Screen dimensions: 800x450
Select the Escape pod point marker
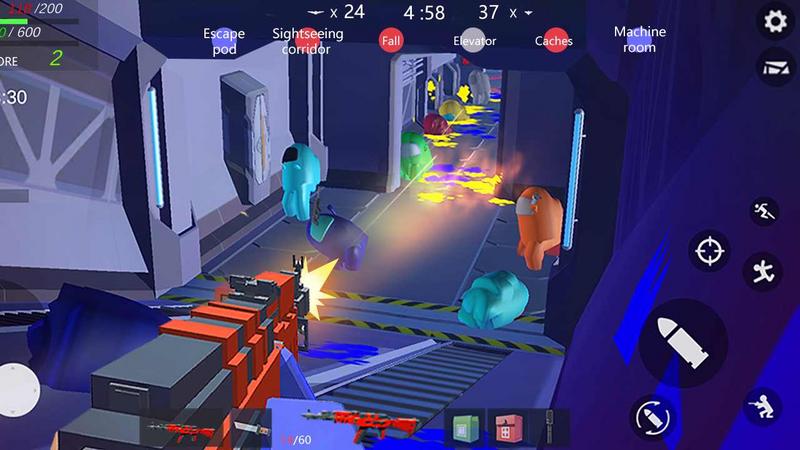(224, 41)
